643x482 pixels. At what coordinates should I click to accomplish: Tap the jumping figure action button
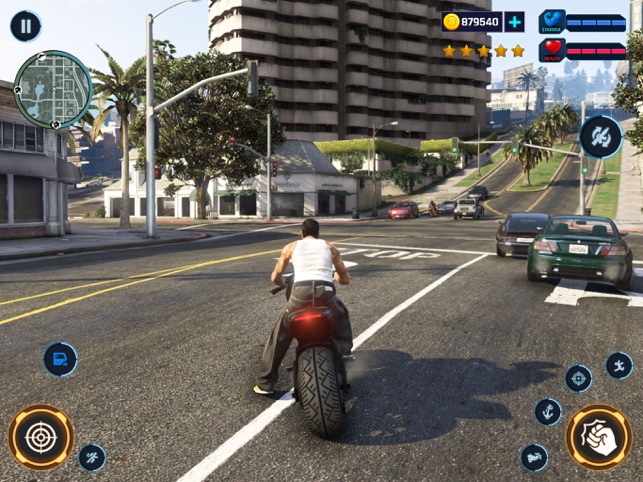point(619,365)
